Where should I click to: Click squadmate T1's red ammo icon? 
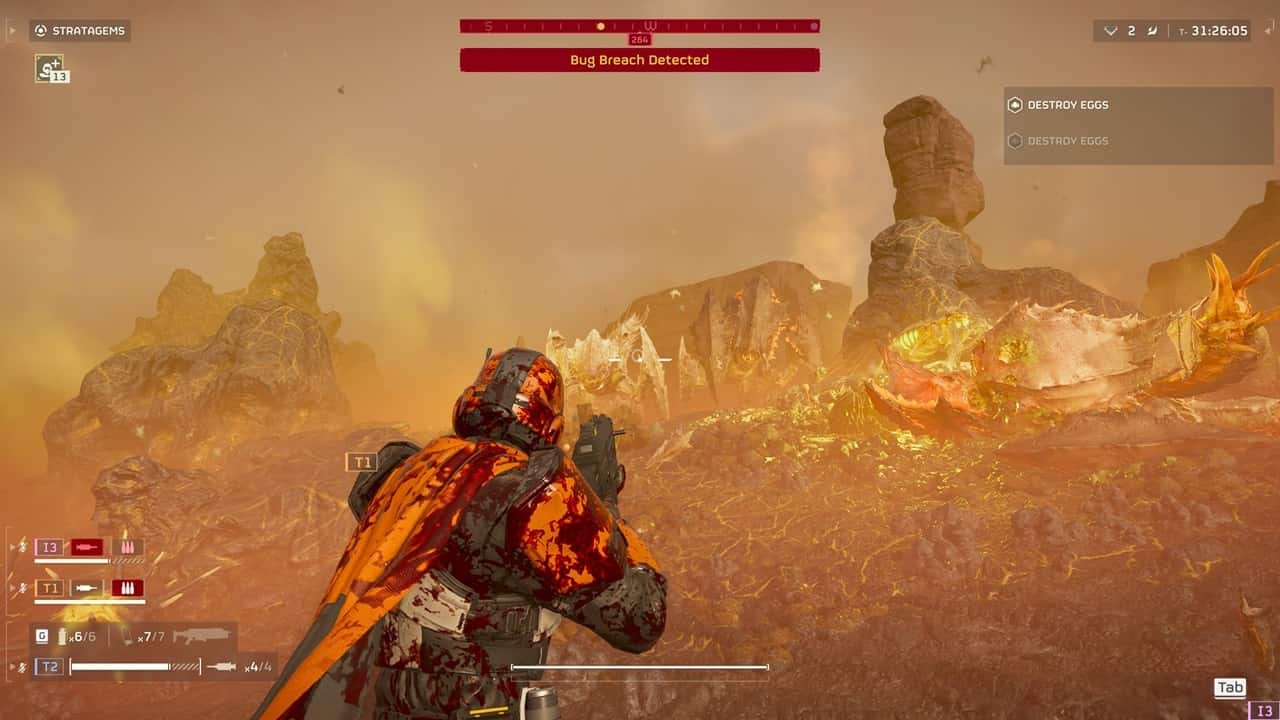click(x=127, y=588)
